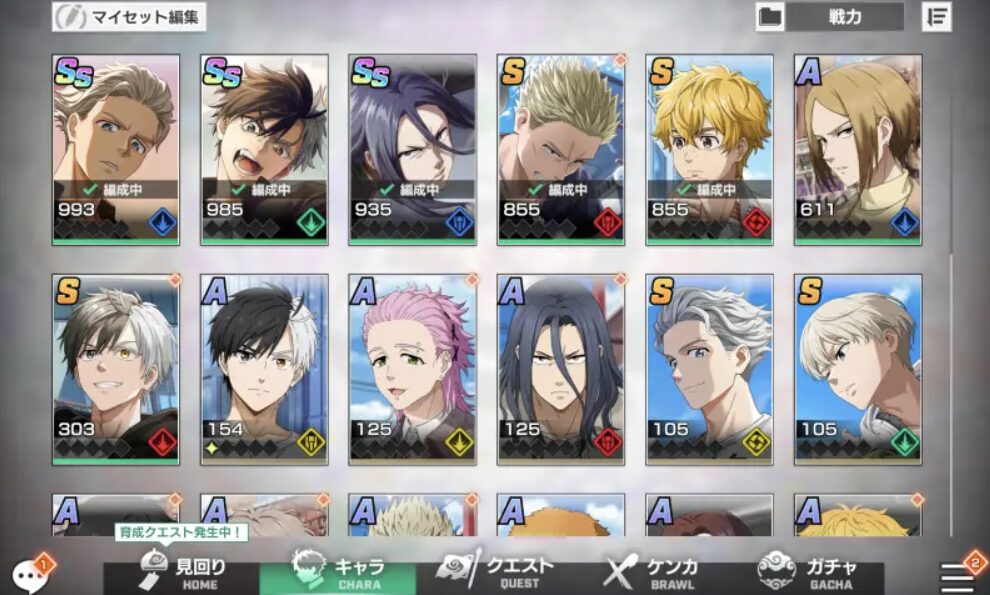
Task: Select the black-and-white-haired A card, power 154
Action: 264,369
